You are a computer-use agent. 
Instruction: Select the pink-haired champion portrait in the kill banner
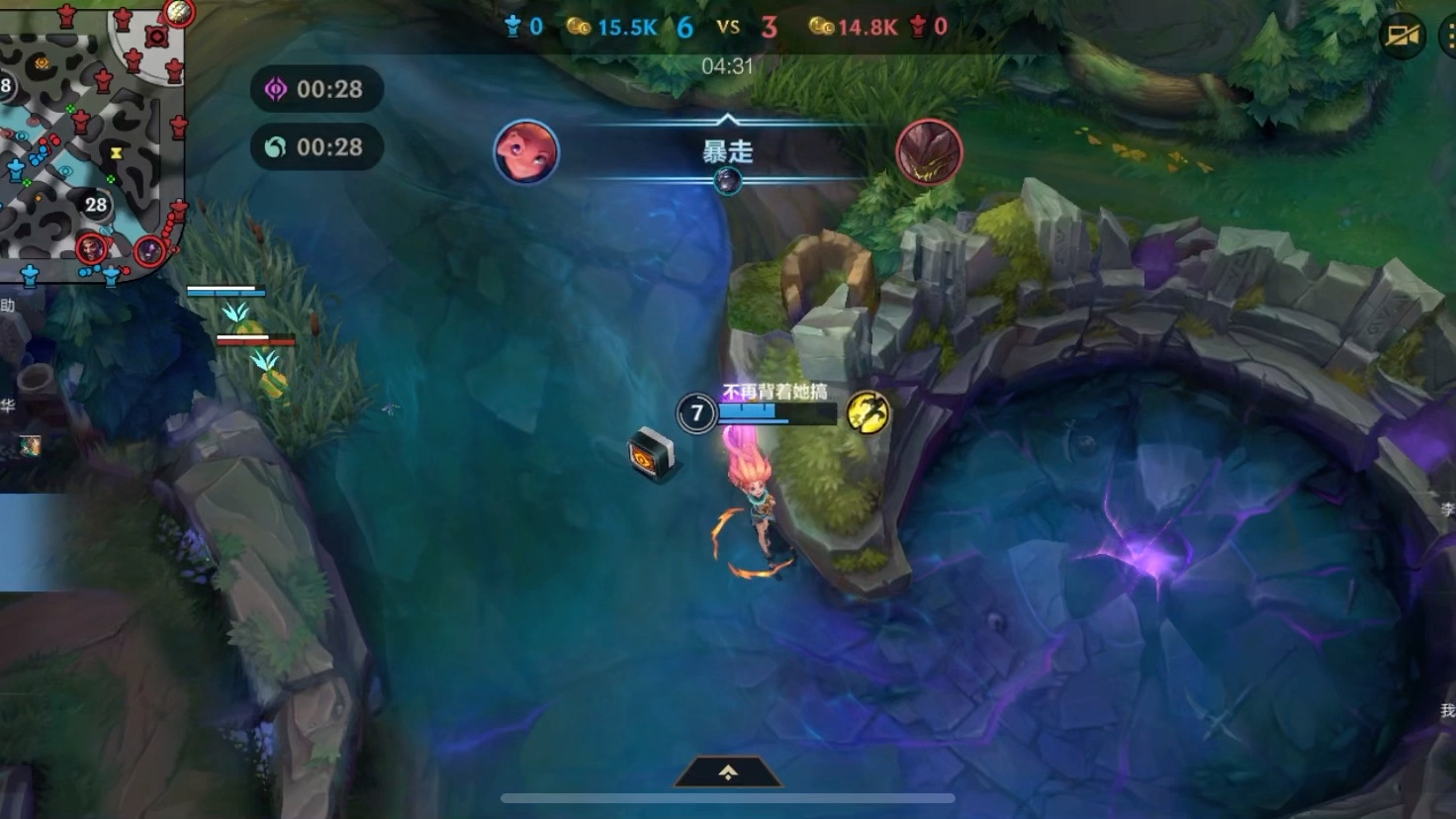pos(526,152)
